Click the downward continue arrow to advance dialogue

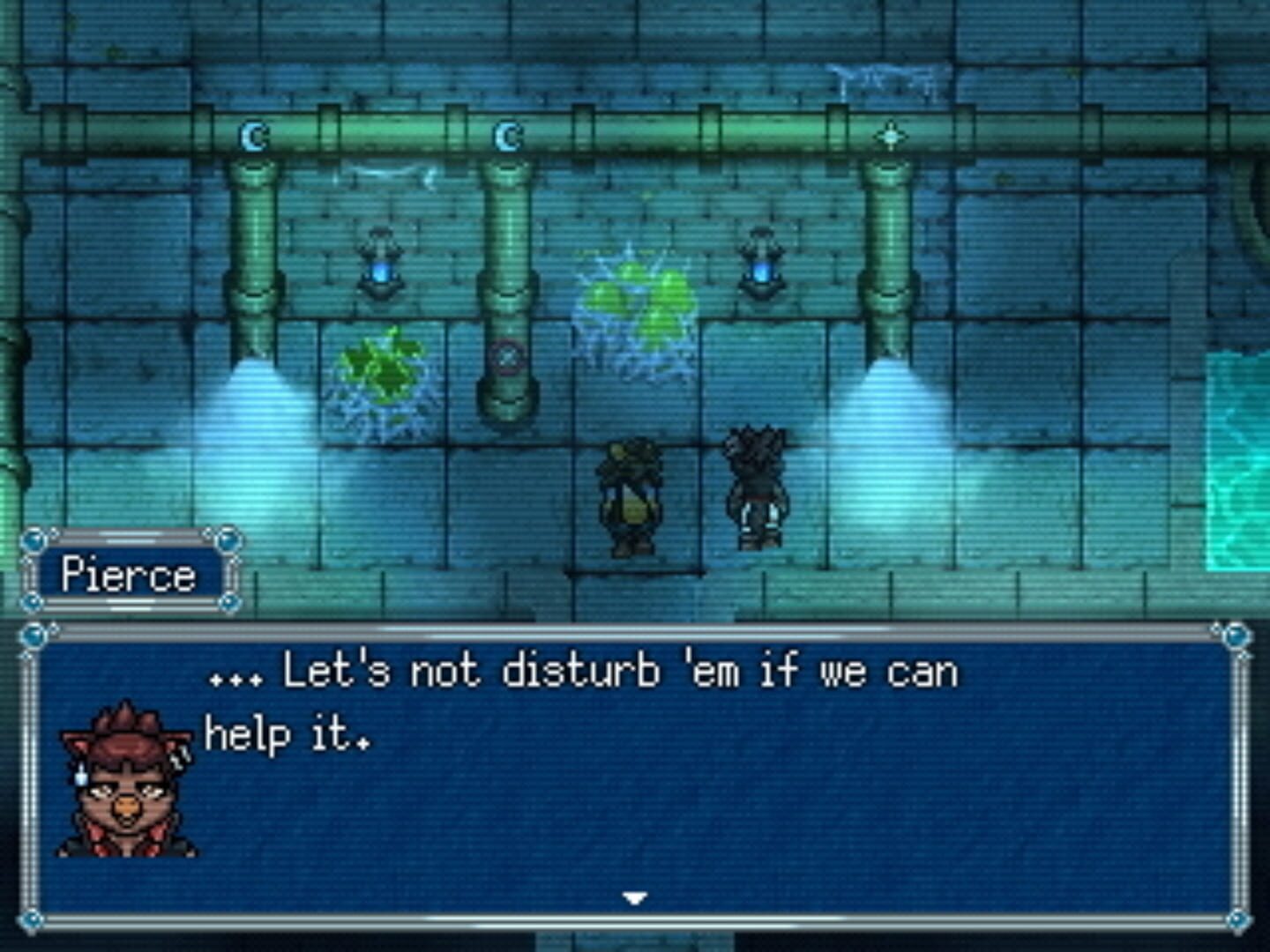pyautogui.click(x=633, y=897)
